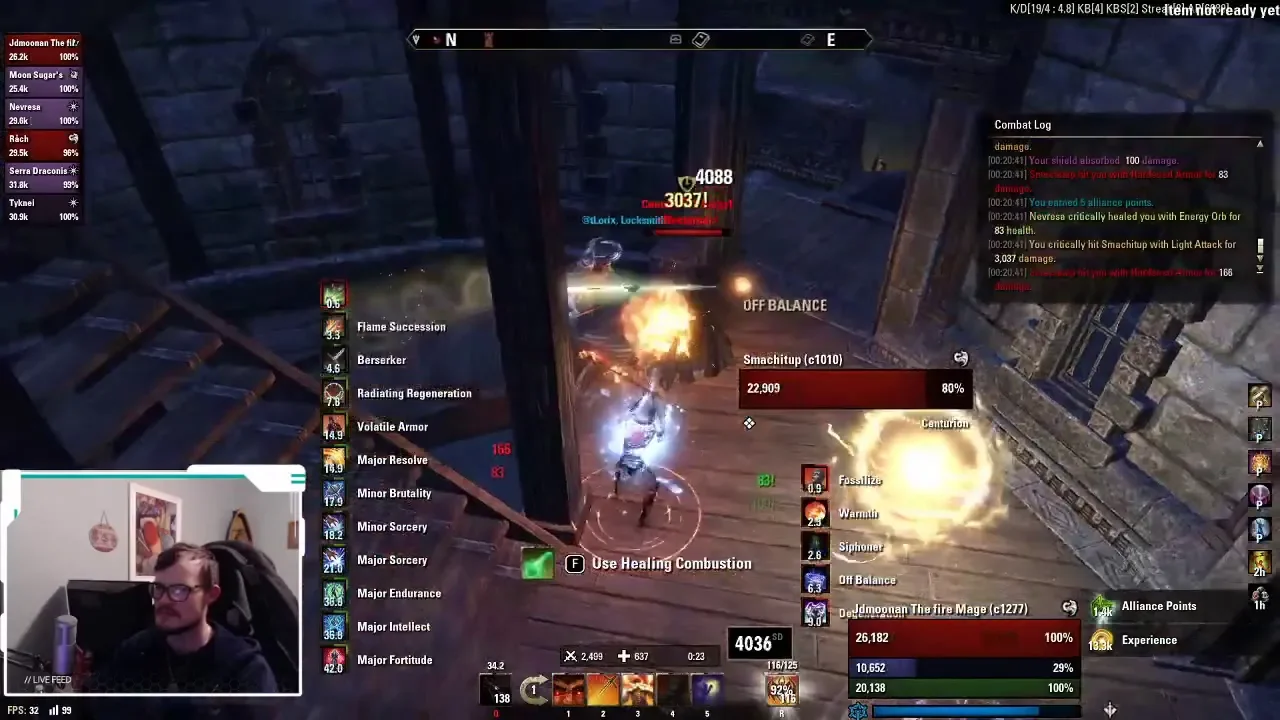Click the Alliance Points gain icon
This screenshot has width=1280, height=720.
pos(1102,607)
